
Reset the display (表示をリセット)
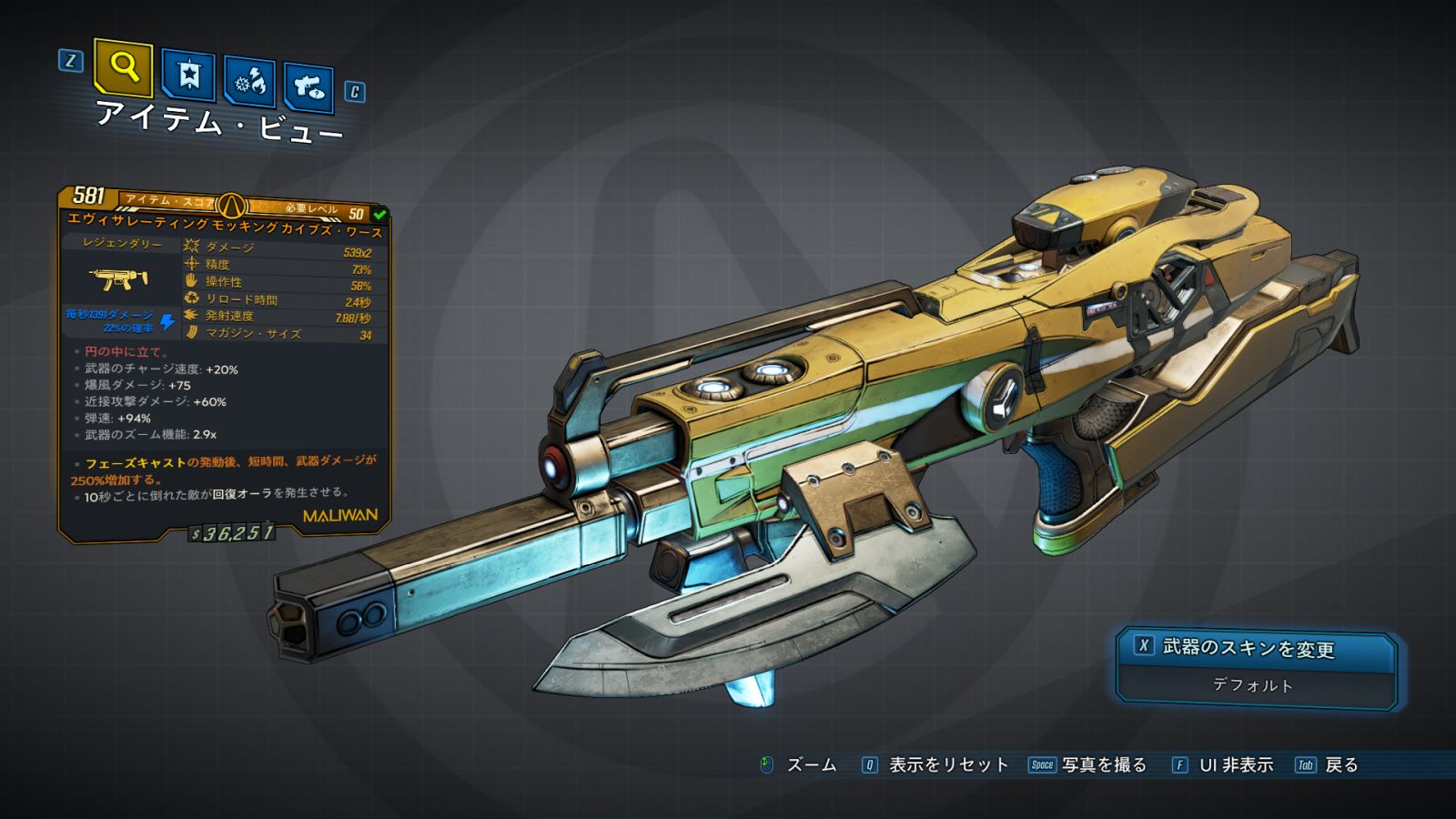tap(935, 765)
